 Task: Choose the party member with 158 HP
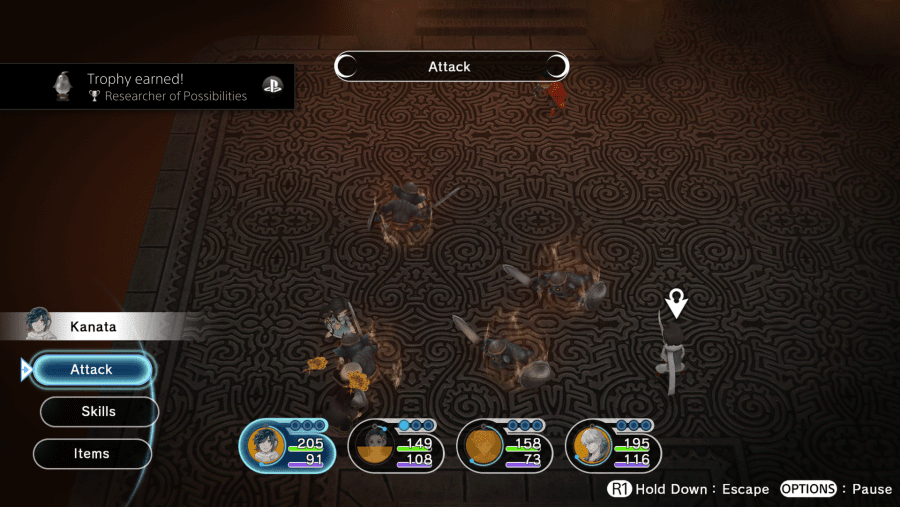[505, 446]
